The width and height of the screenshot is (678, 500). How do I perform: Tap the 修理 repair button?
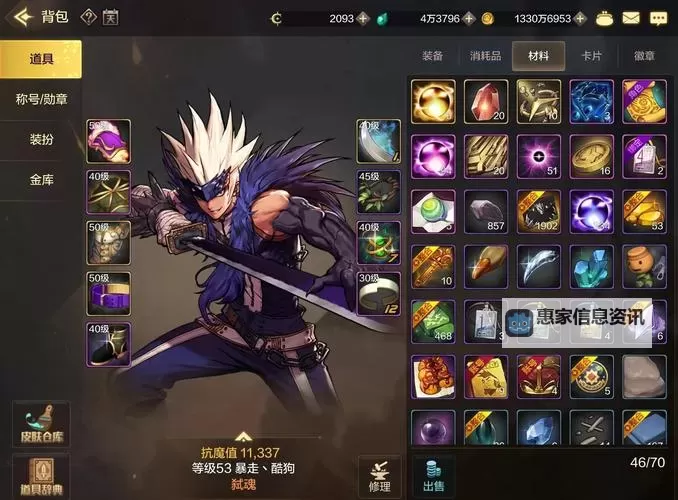click(380, 474)
